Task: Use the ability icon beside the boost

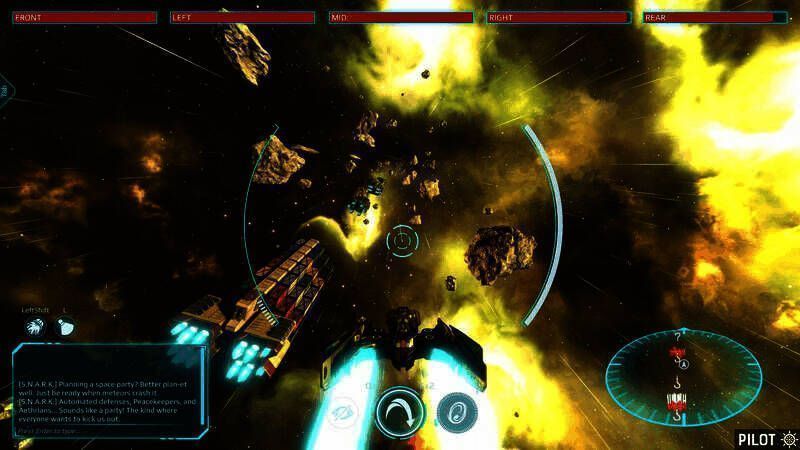Action: click(x=65, y=326)
